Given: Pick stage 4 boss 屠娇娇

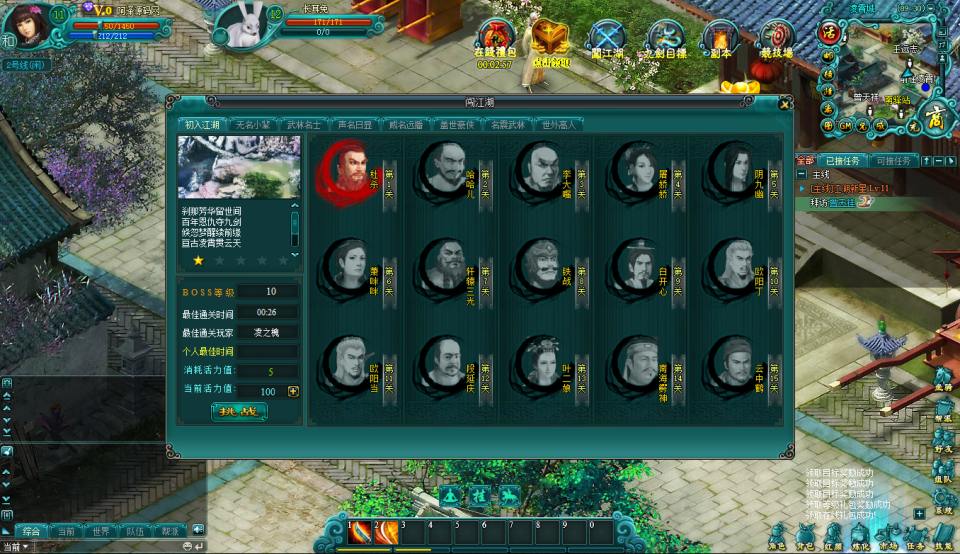Looking at the screenshot, I should click(x=636, y=168).
